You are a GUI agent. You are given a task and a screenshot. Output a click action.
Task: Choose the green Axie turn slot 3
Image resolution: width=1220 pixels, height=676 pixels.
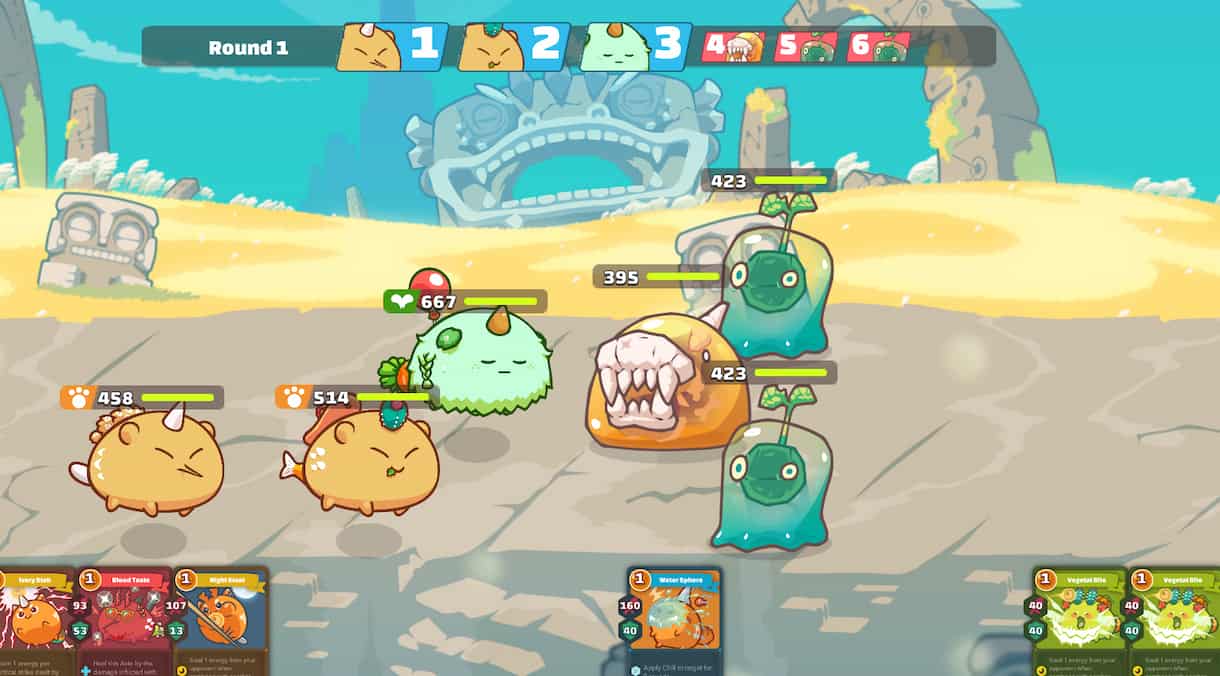[x=635, y=46]
